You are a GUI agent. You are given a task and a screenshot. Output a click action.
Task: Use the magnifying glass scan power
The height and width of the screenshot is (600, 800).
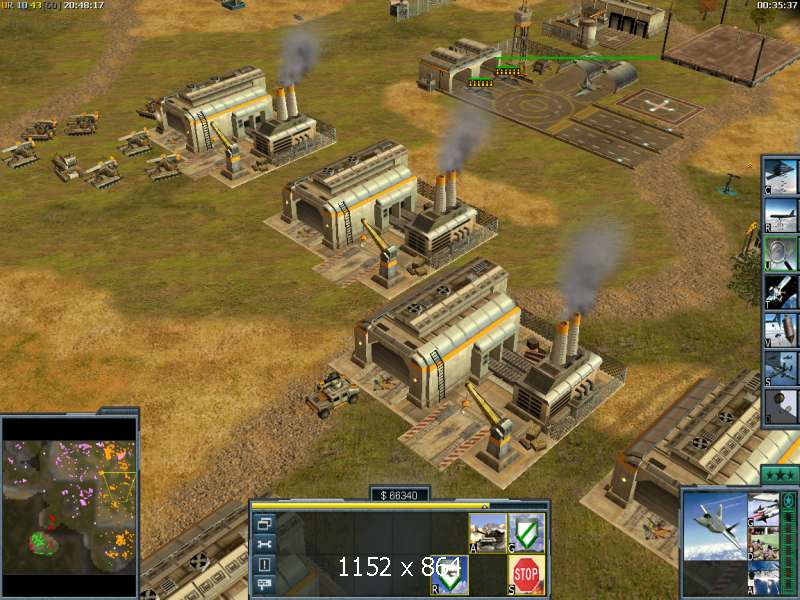[780, 252]
